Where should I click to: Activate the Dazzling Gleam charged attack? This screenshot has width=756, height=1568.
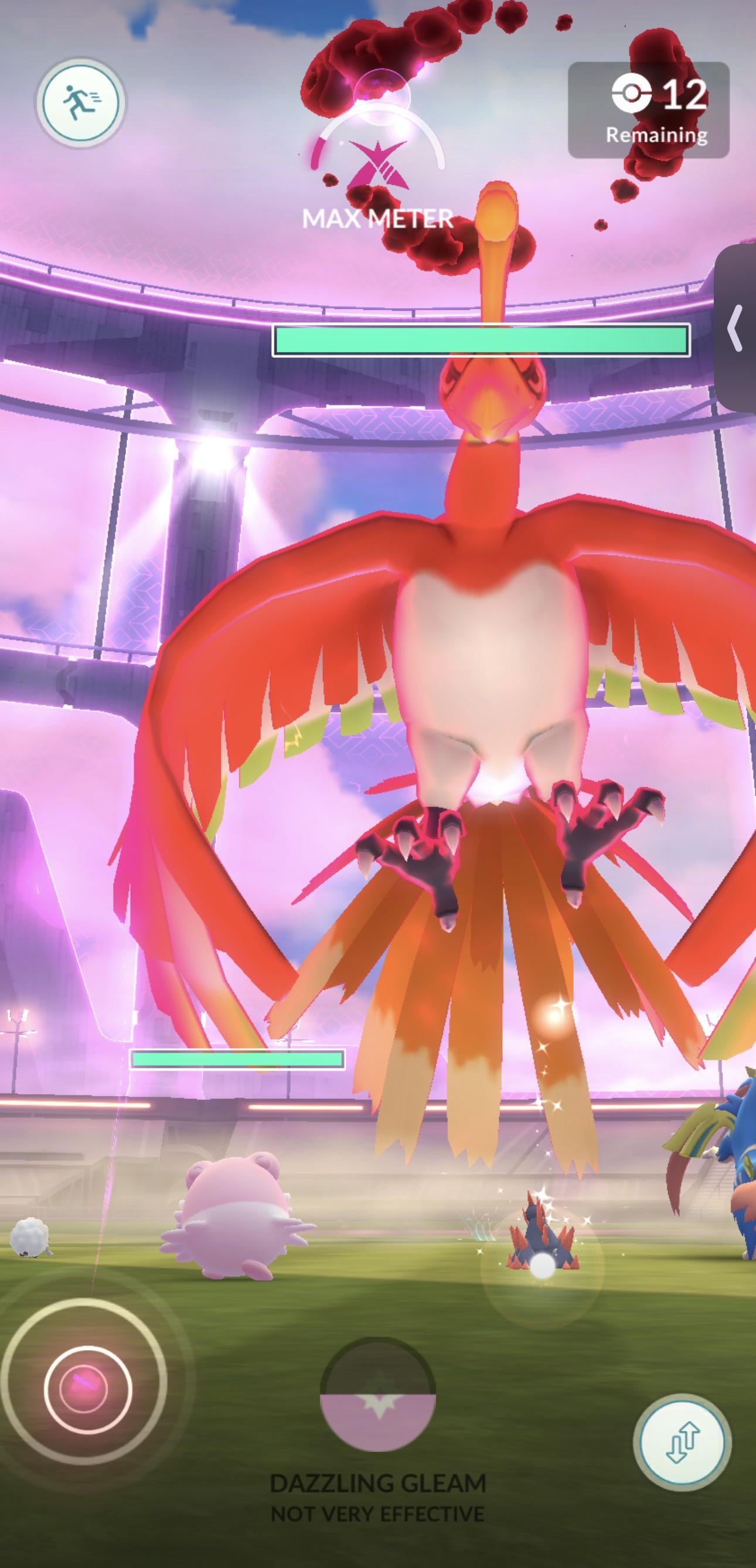(377, 1395)
